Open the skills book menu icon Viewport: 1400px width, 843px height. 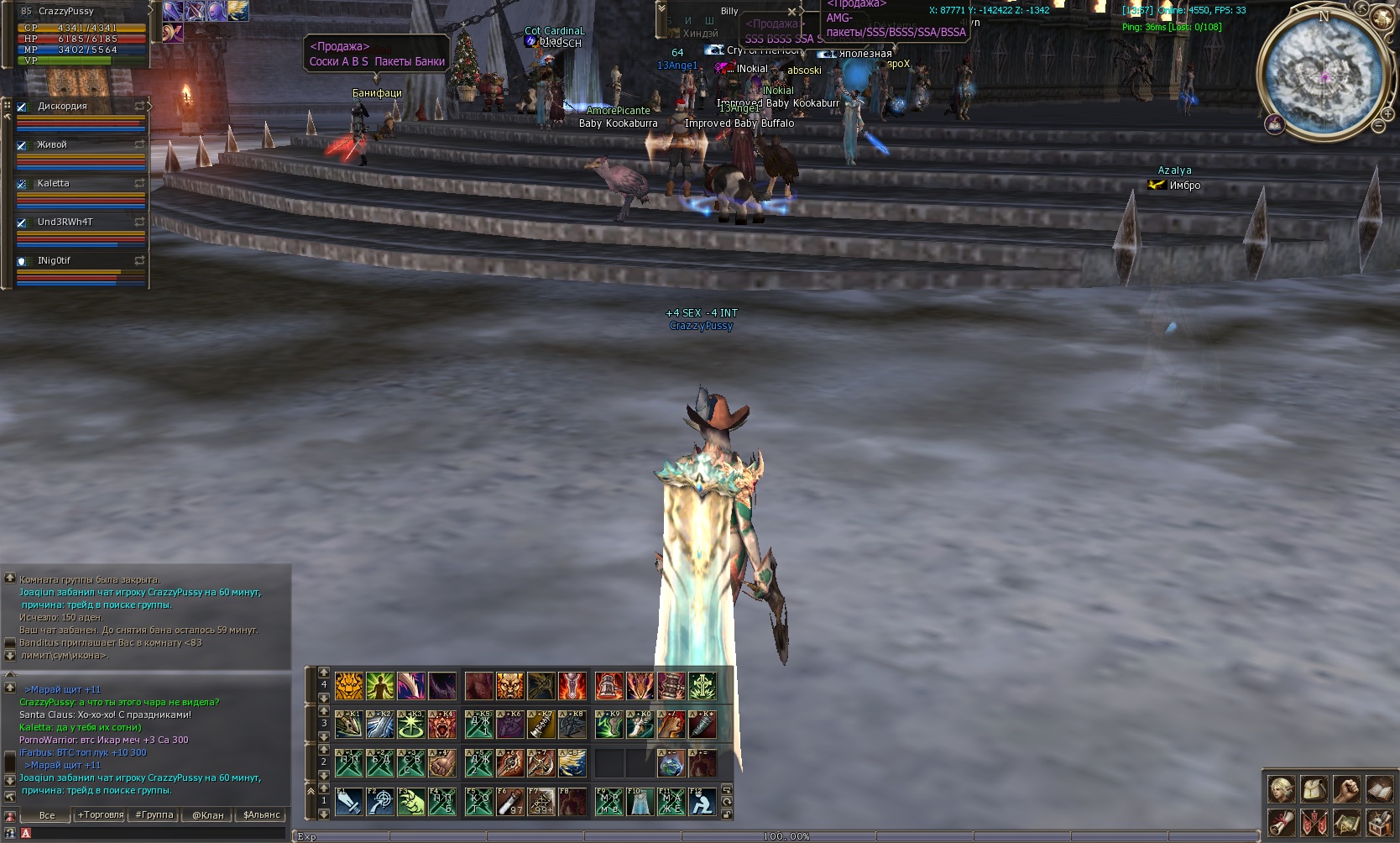click(1380, 789)
